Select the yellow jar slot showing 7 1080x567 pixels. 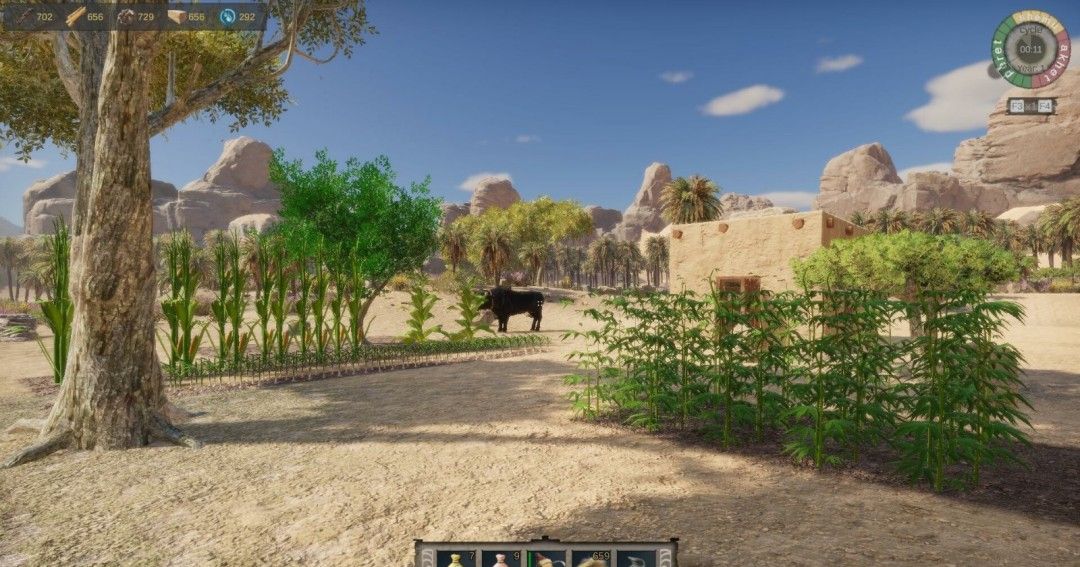click(x=456, y=558)
